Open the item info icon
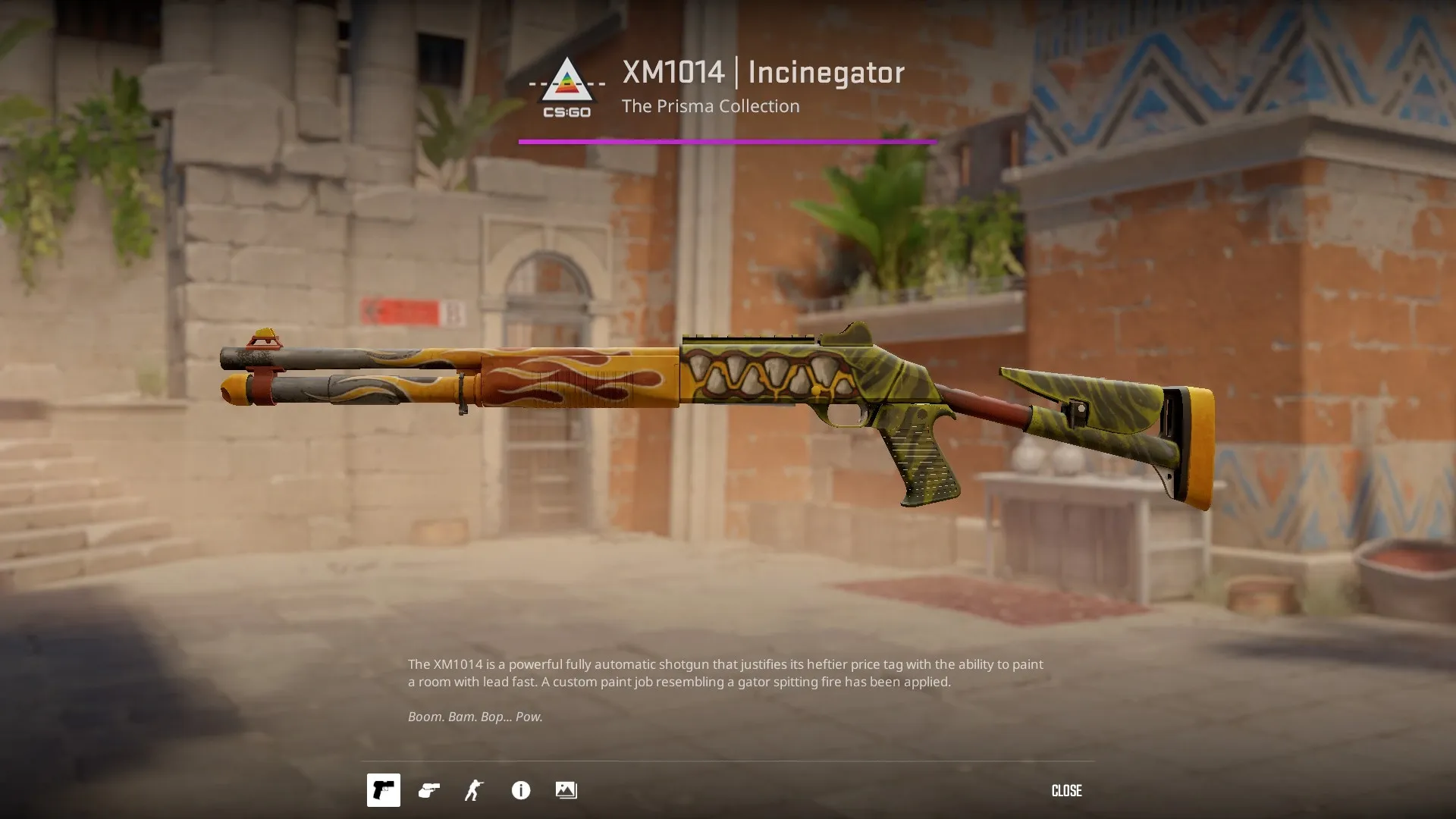The height and width of the screenshot is (819, 1456). pyautogui.click(x=521, y=790)
